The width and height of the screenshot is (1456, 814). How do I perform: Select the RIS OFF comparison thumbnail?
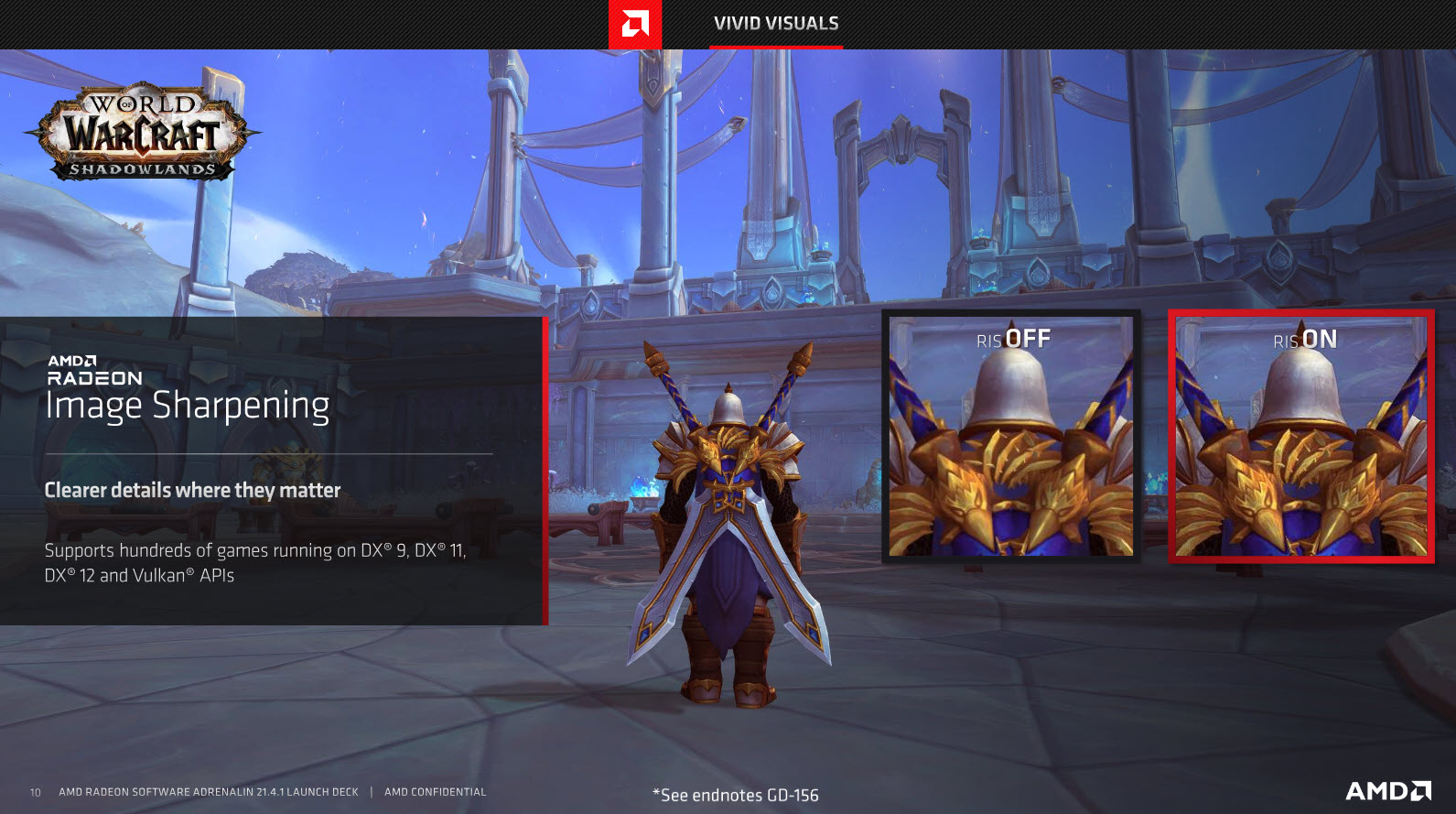tap(1011, 436)
